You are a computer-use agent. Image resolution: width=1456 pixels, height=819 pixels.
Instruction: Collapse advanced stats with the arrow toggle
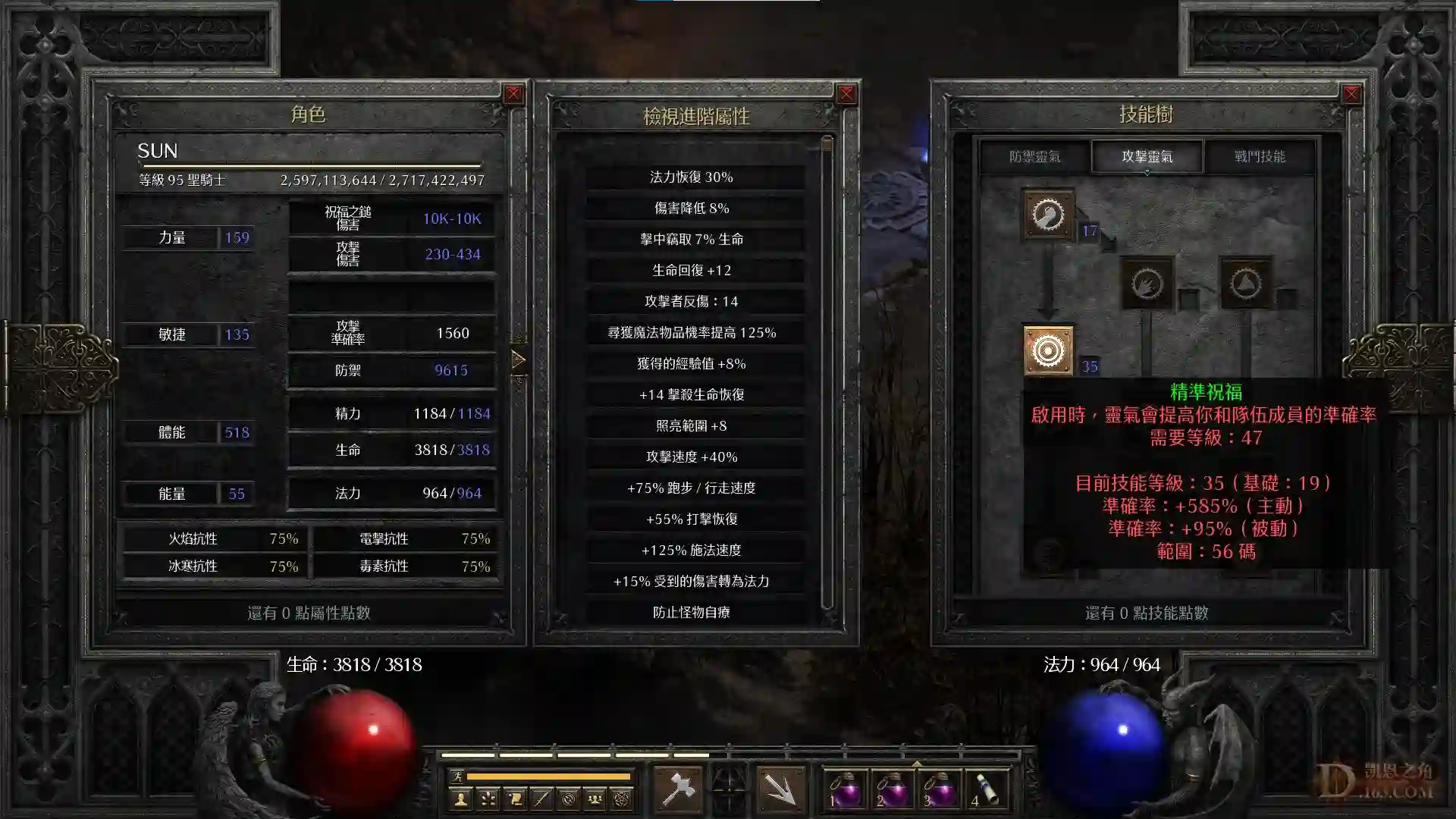point(519,359)
